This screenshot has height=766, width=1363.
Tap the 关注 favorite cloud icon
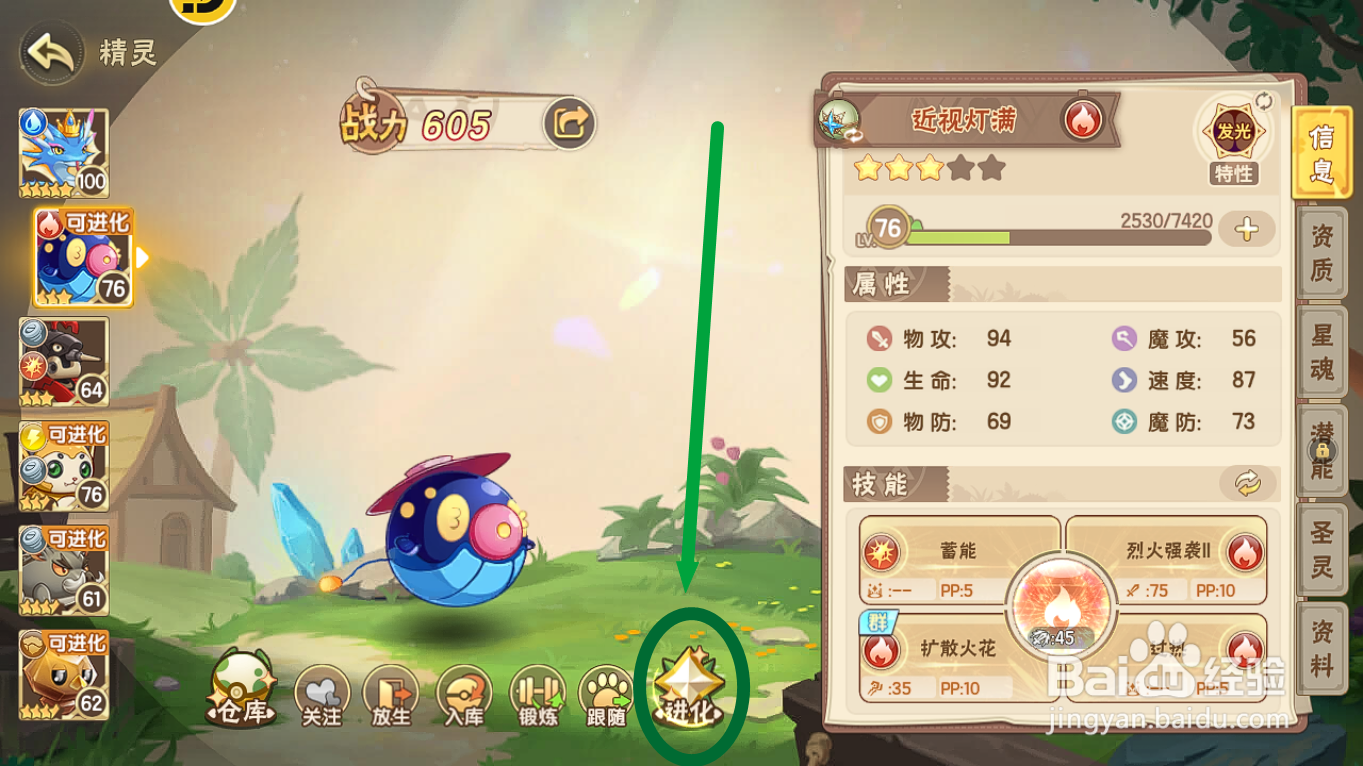(x=321, y=691)
